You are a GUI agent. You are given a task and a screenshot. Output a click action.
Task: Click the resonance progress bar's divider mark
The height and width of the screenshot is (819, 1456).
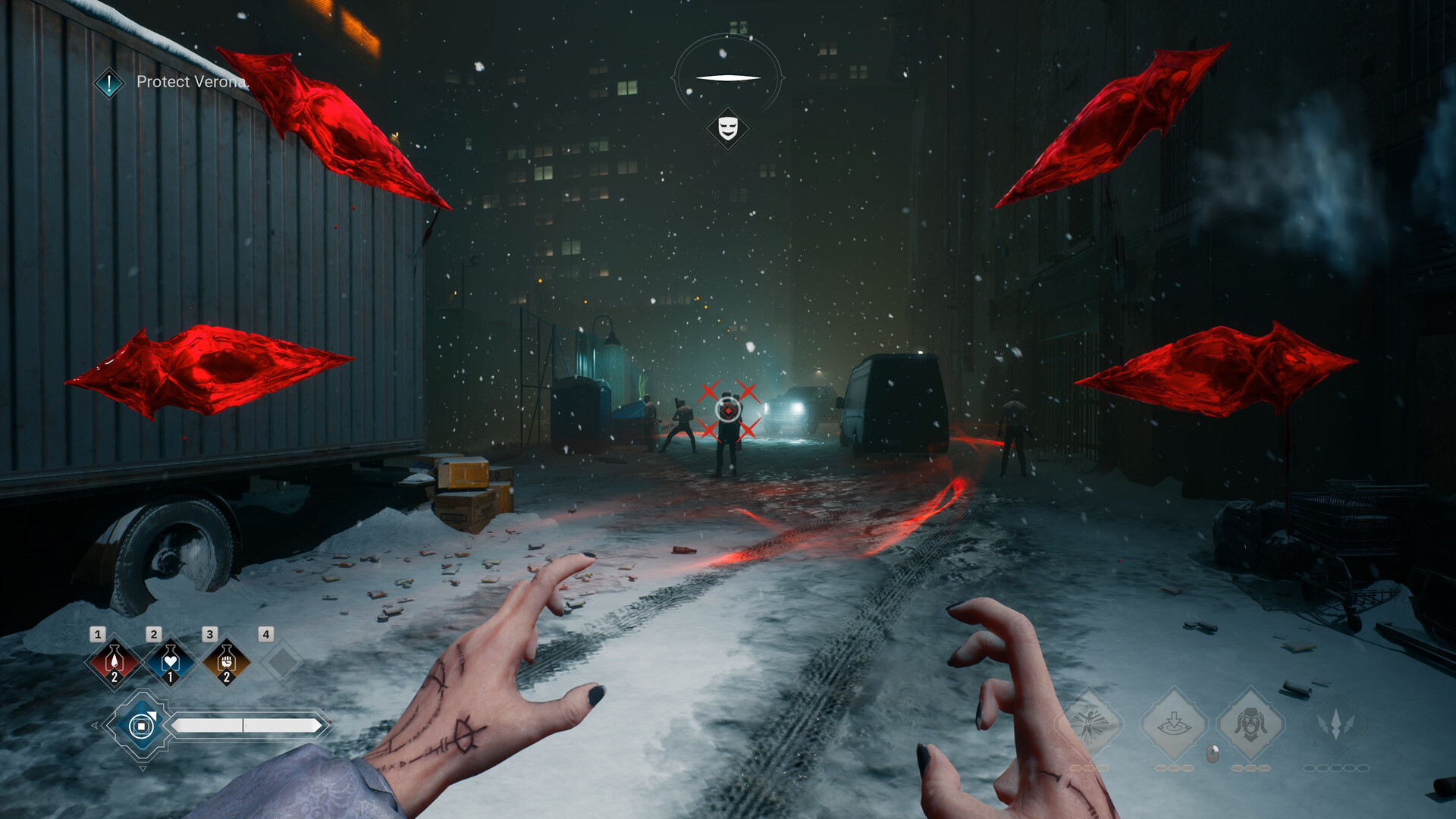tap(244, 725)
